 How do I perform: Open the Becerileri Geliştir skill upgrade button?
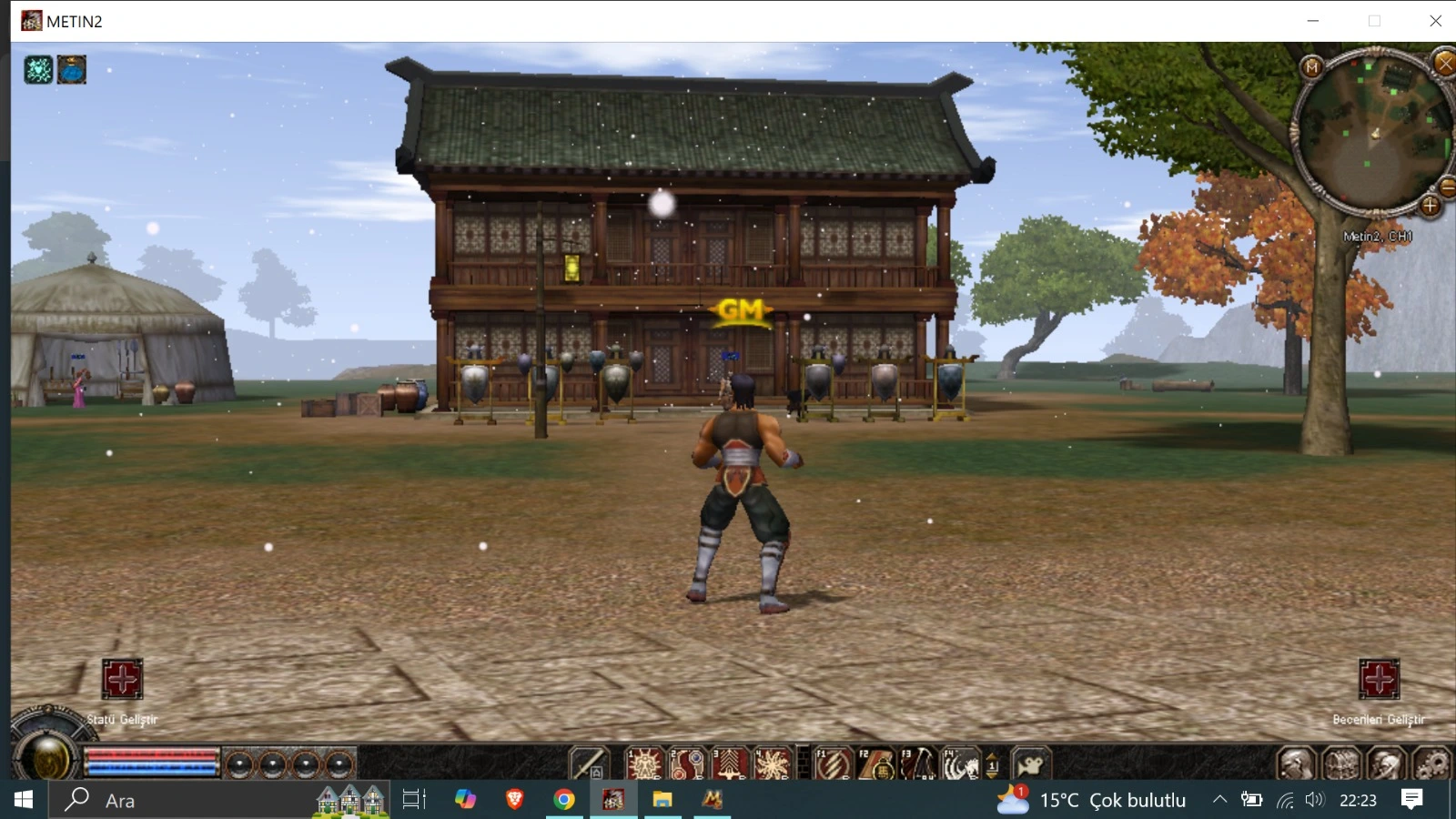point(1379,679)
